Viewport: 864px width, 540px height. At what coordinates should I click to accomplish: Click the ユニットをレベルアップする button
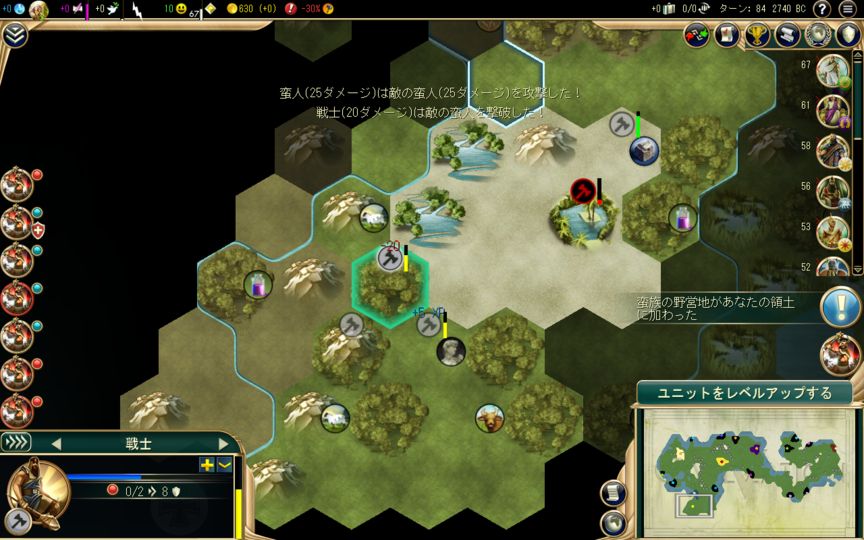[744, 392]
